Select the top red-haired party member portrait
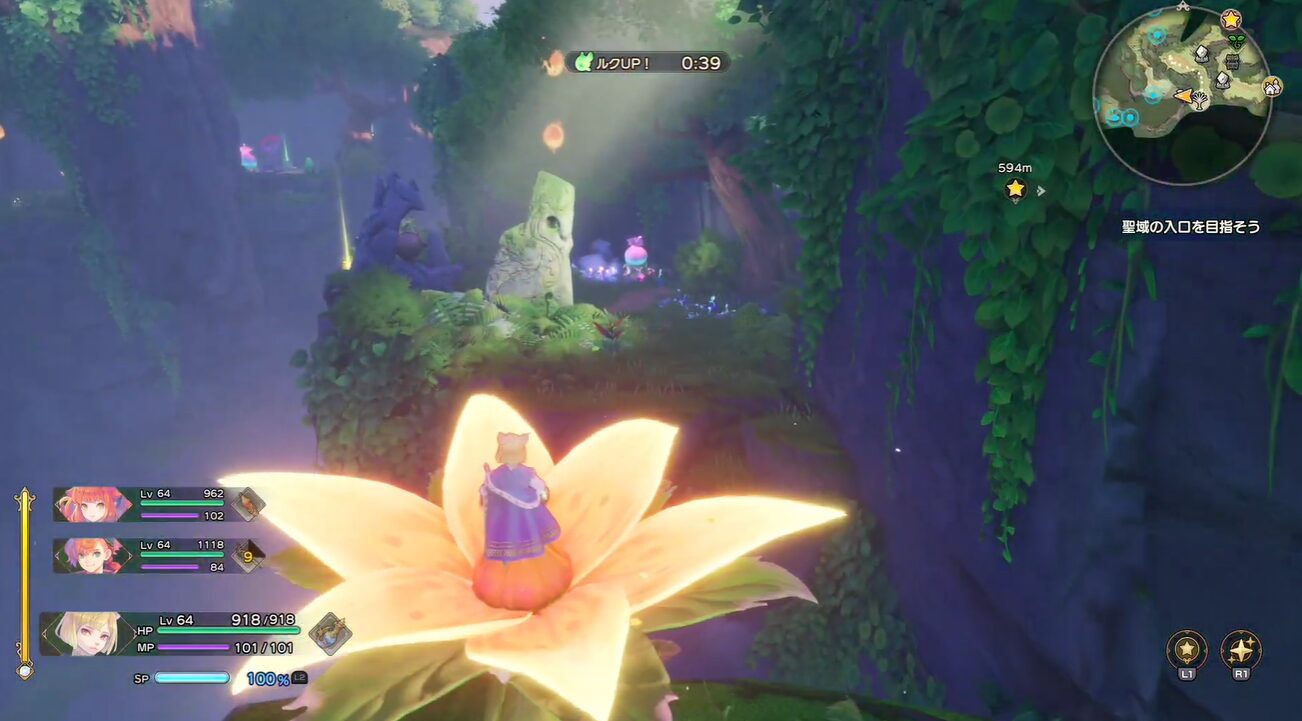This screenshot has width=1302, height=721. [x=91, y=504]
